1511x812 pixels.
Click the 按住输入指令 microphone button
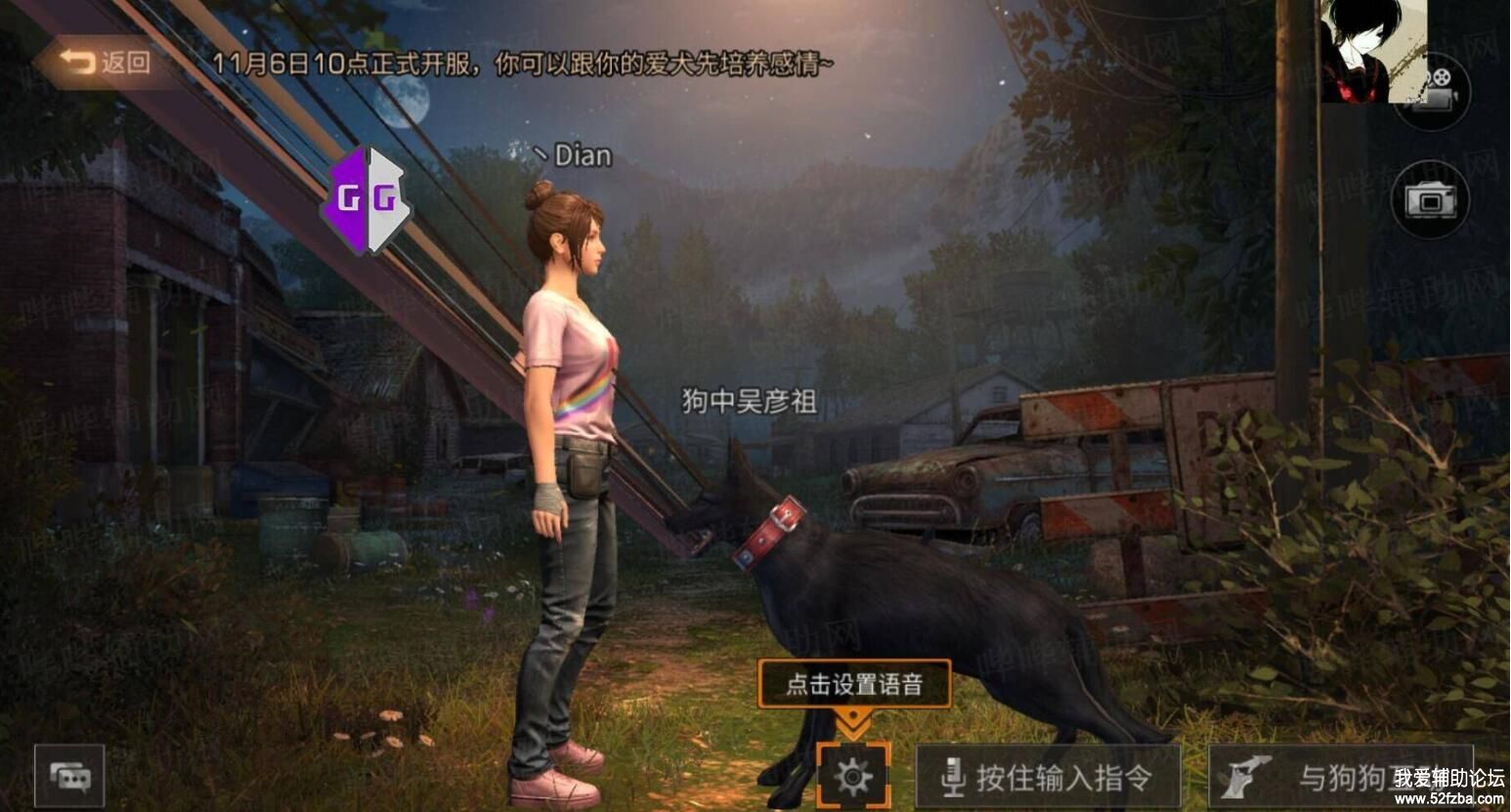tap(1048, 777)
